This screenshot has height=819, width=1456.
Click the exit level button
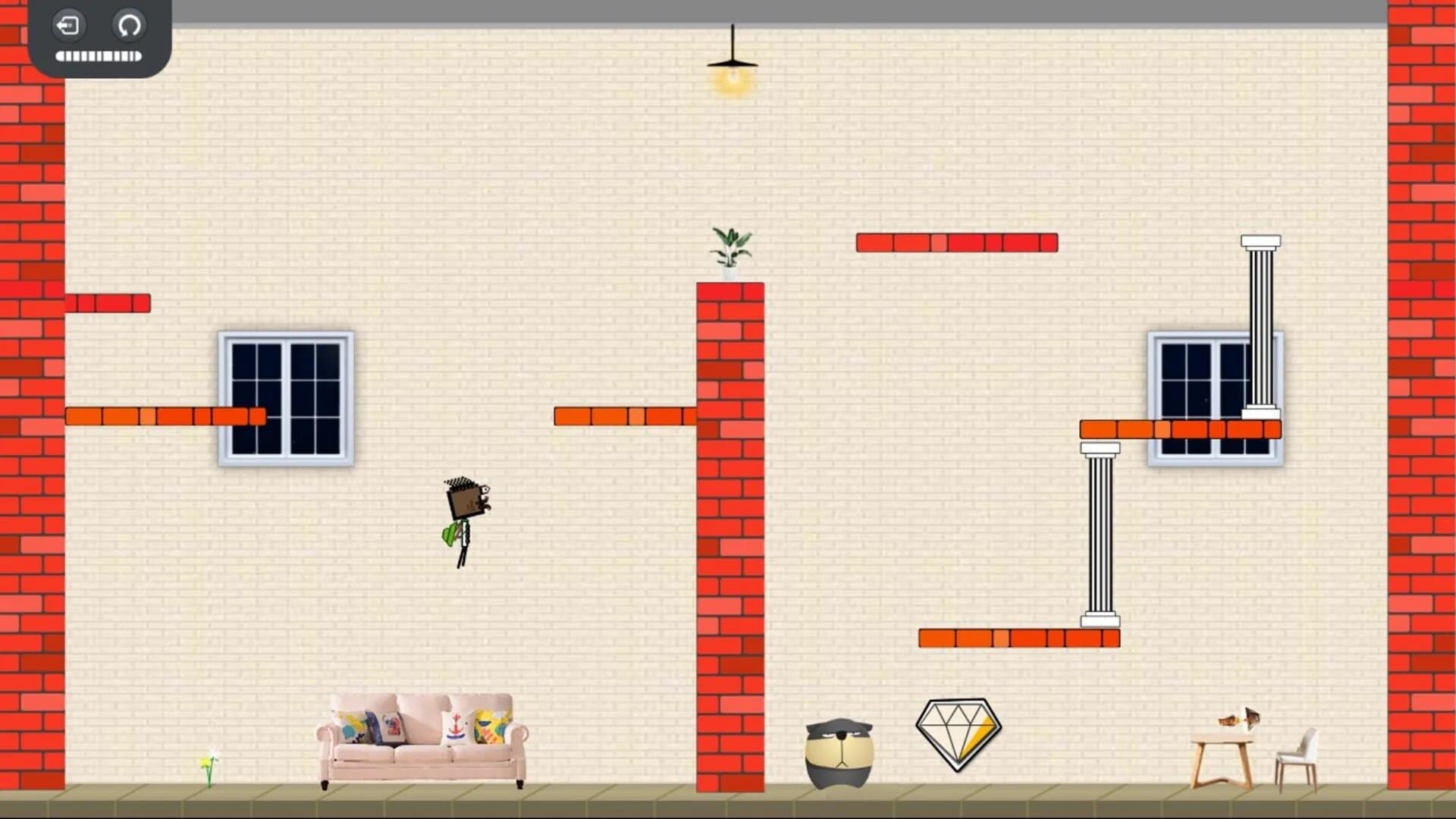69,26
